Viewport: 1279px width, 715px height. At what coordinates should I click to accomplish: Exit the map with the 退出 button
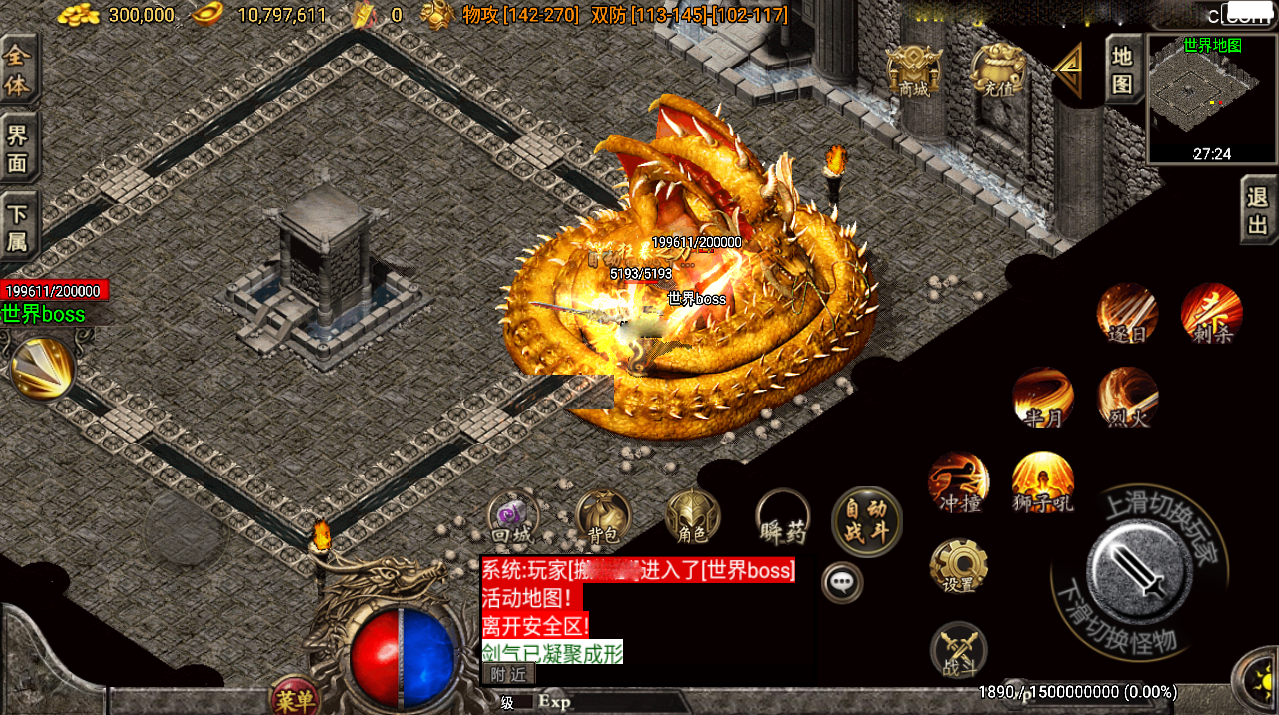click(x=1258, y=210)
